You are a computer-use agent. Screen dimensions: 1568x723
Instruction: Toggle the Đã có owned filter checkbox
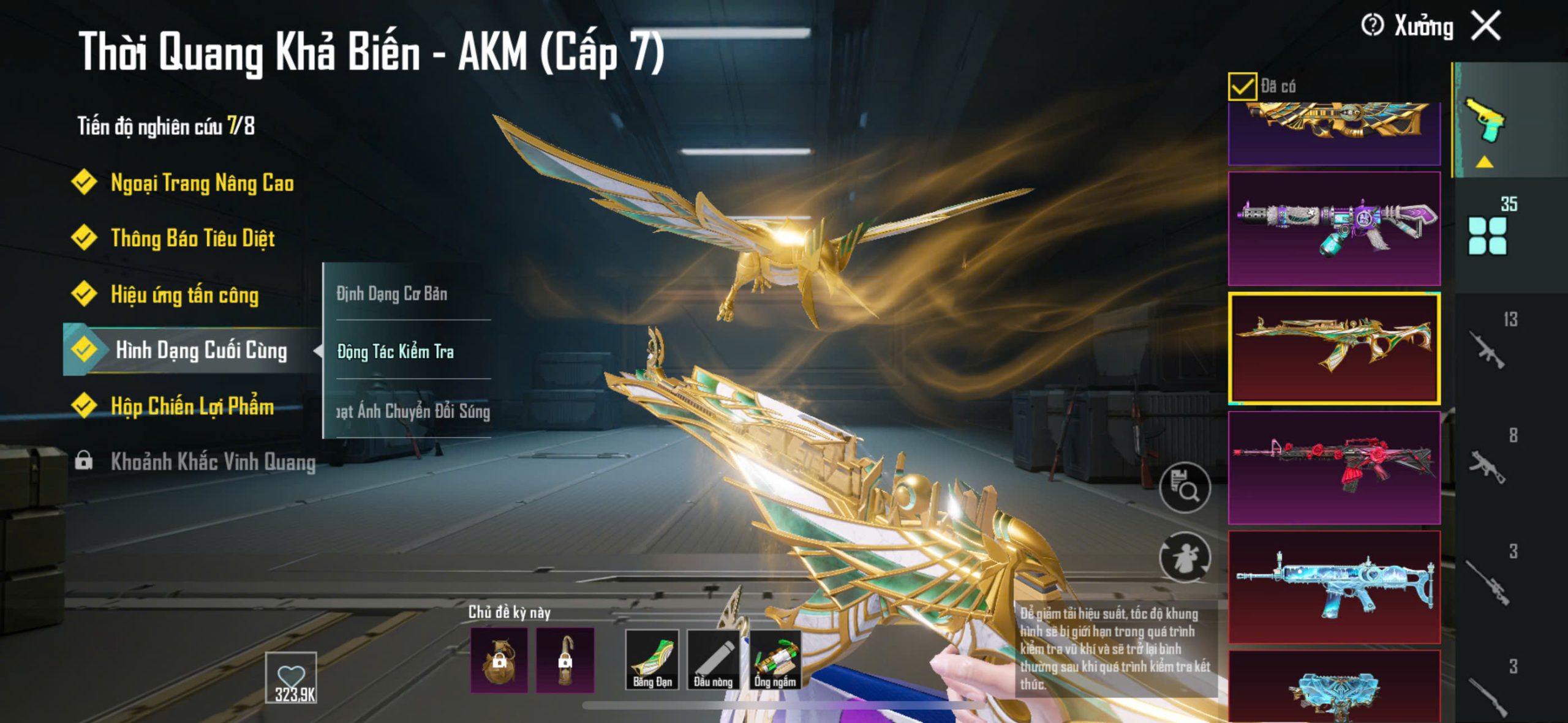point(1242,86)
